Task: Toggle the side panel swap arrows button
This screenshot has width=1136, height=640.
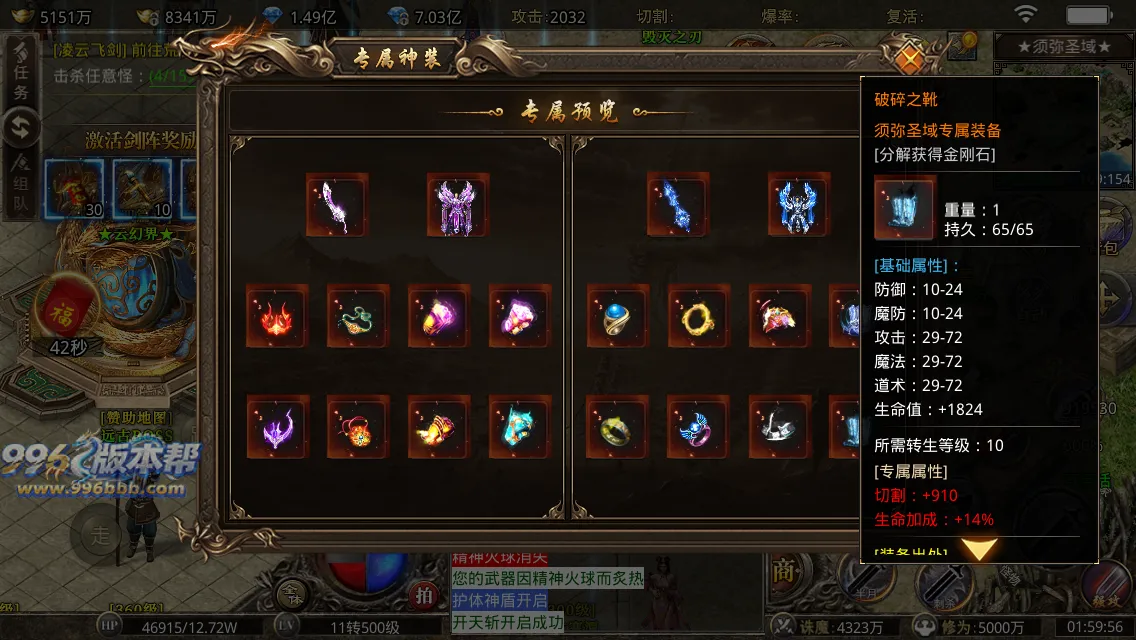Action: pyautogui.click(x=21, y=128)
